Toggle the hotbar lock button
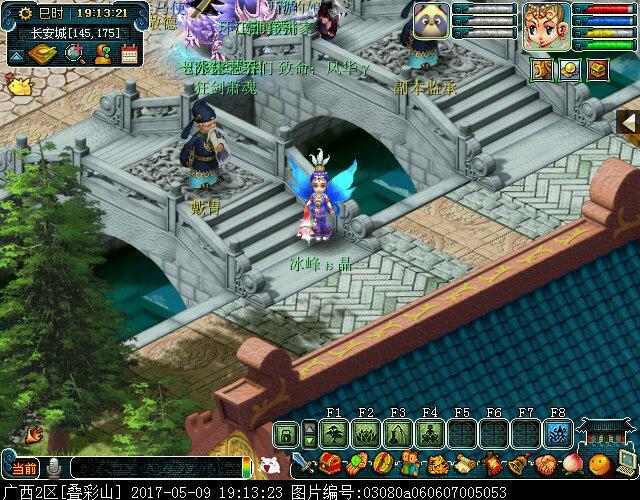640x500 pixels. (x=286, y=434)
